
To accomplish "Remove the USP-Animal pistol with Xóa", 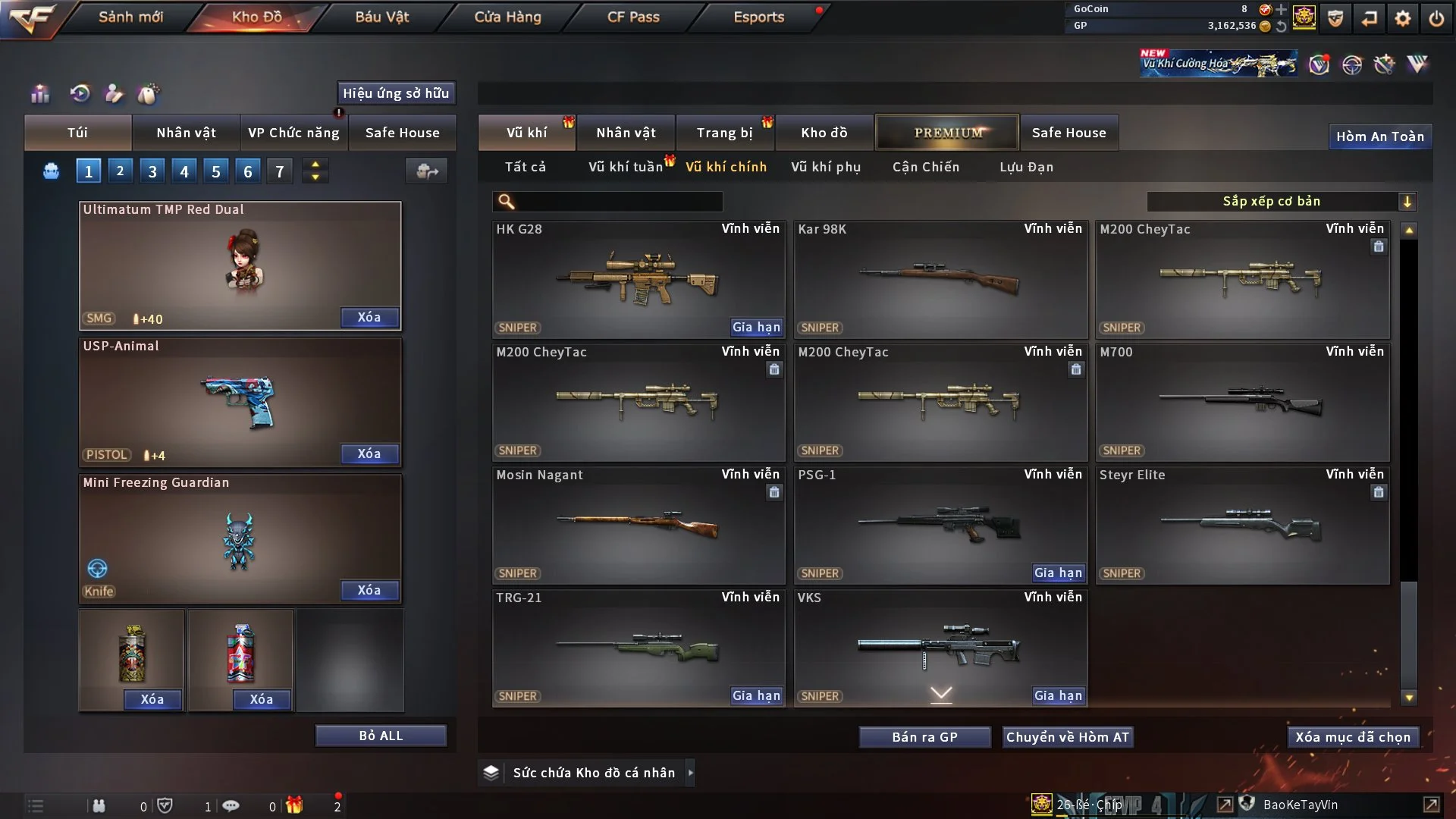I will [369, 453].
